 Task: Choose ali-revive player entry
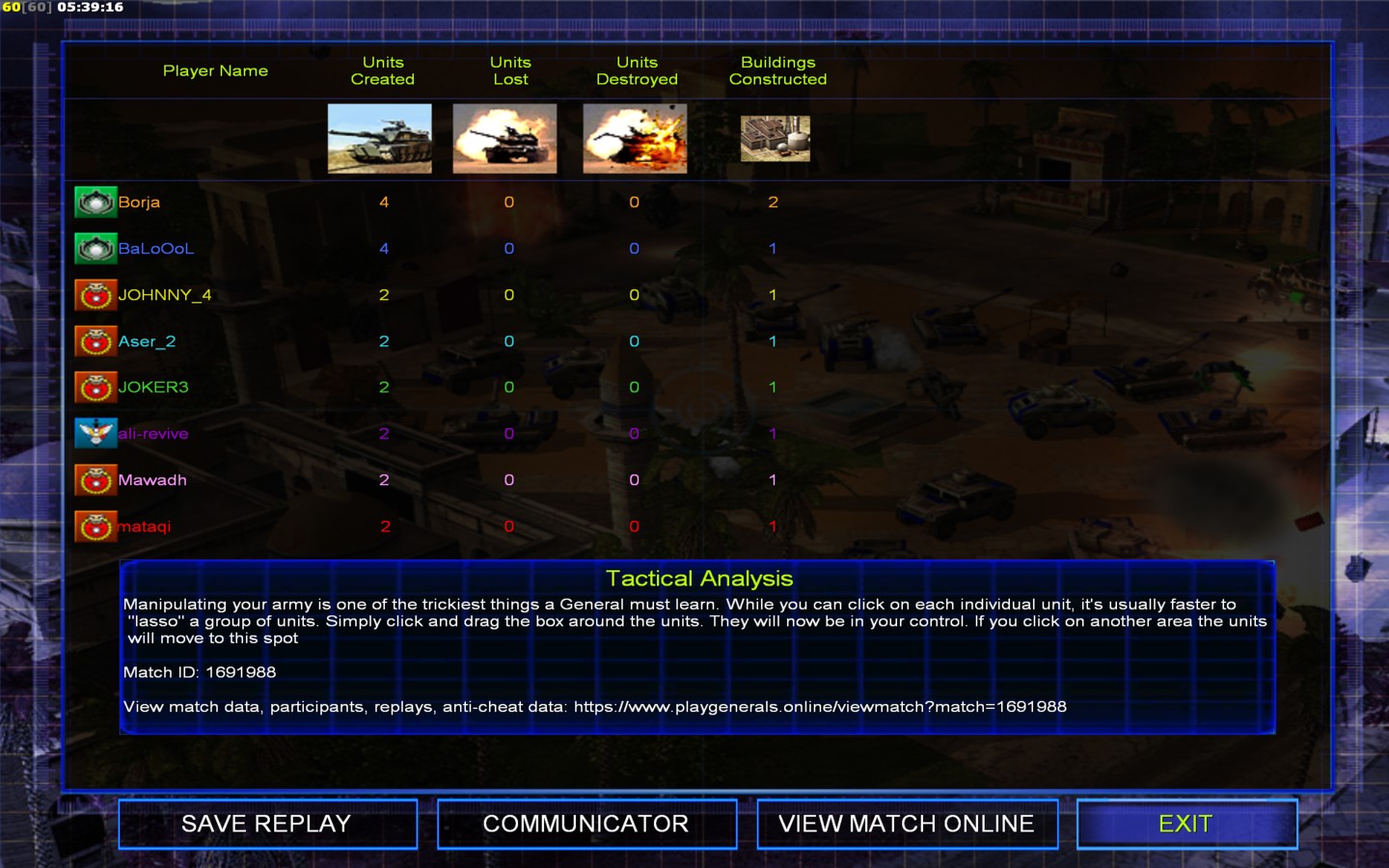pyautogui.click(x=152, y=434)
